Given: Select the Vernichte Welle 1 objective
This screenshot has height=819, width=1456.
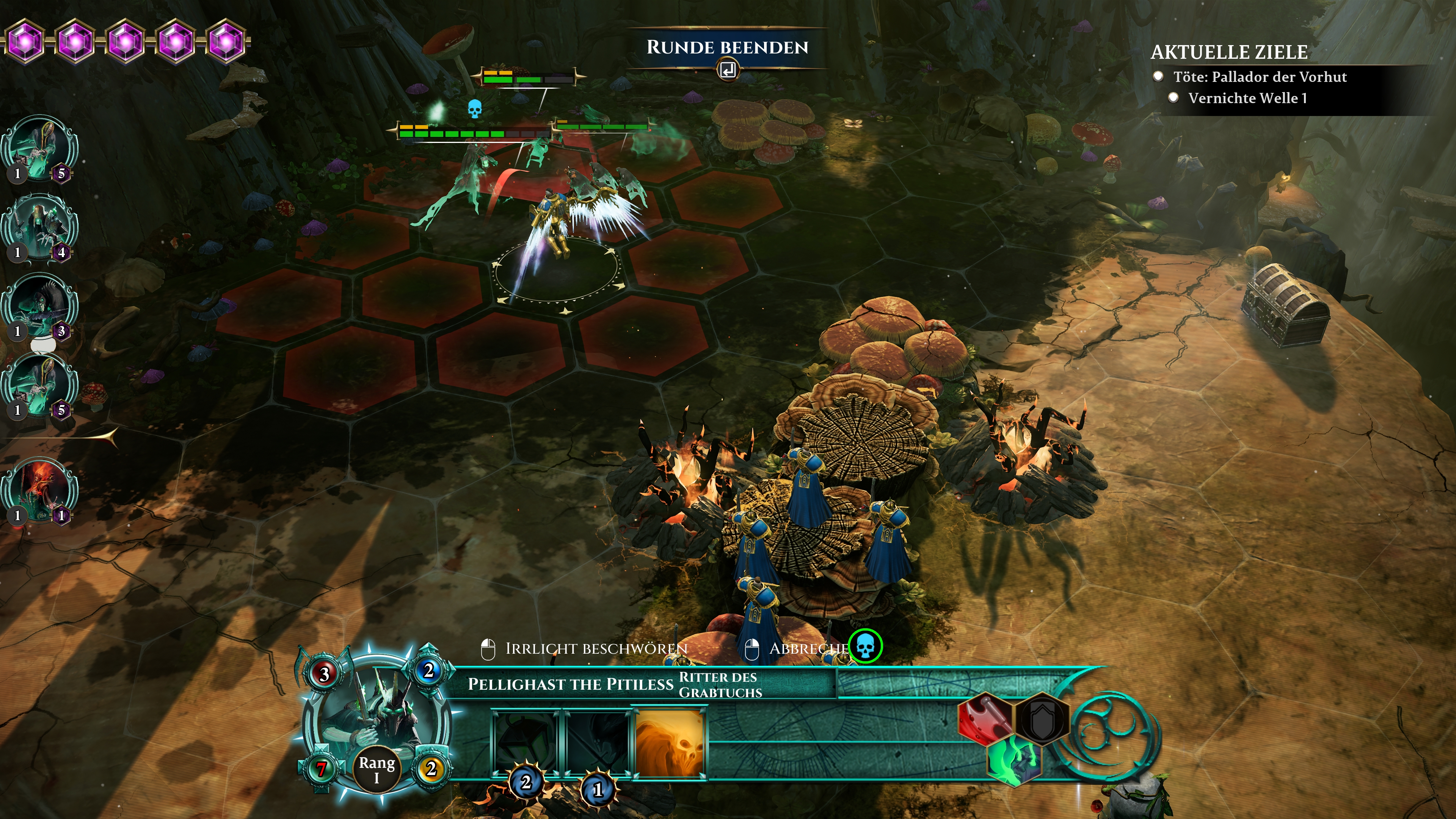Looking at the screenshot, I should (1247, 98).
